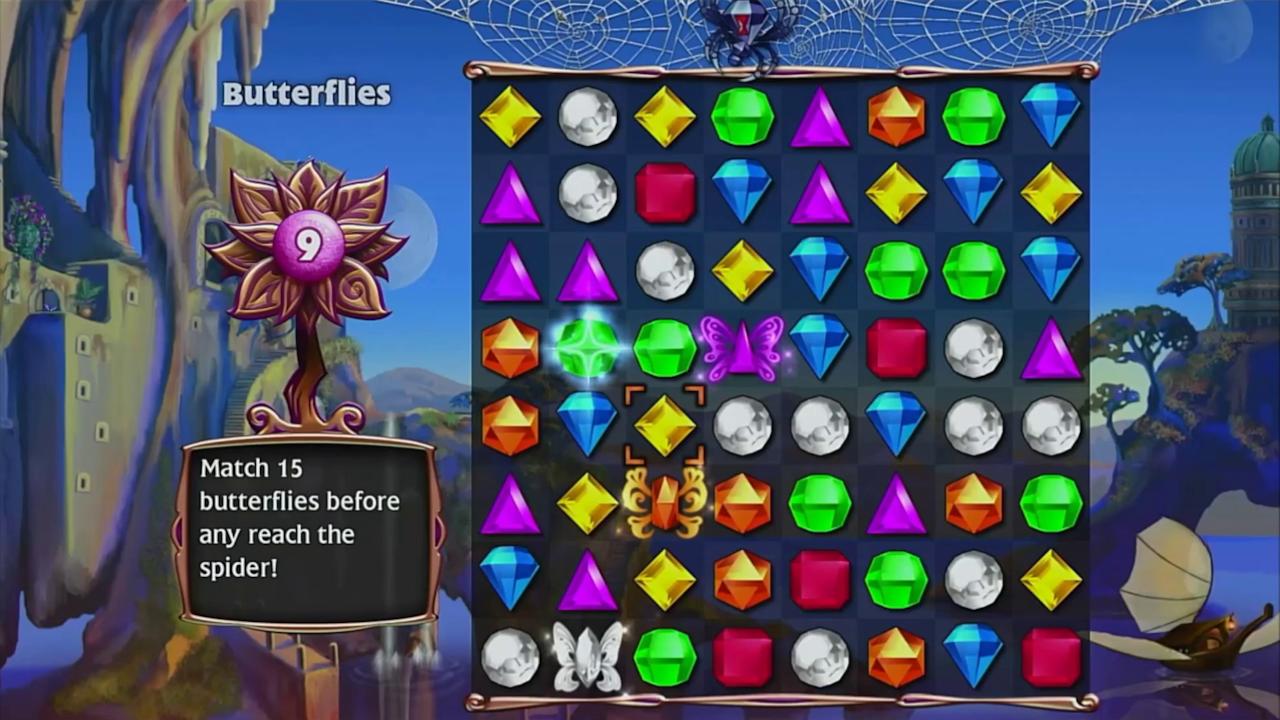
Task: Click the ornate amber coin gem
Action: pos(665,505)
